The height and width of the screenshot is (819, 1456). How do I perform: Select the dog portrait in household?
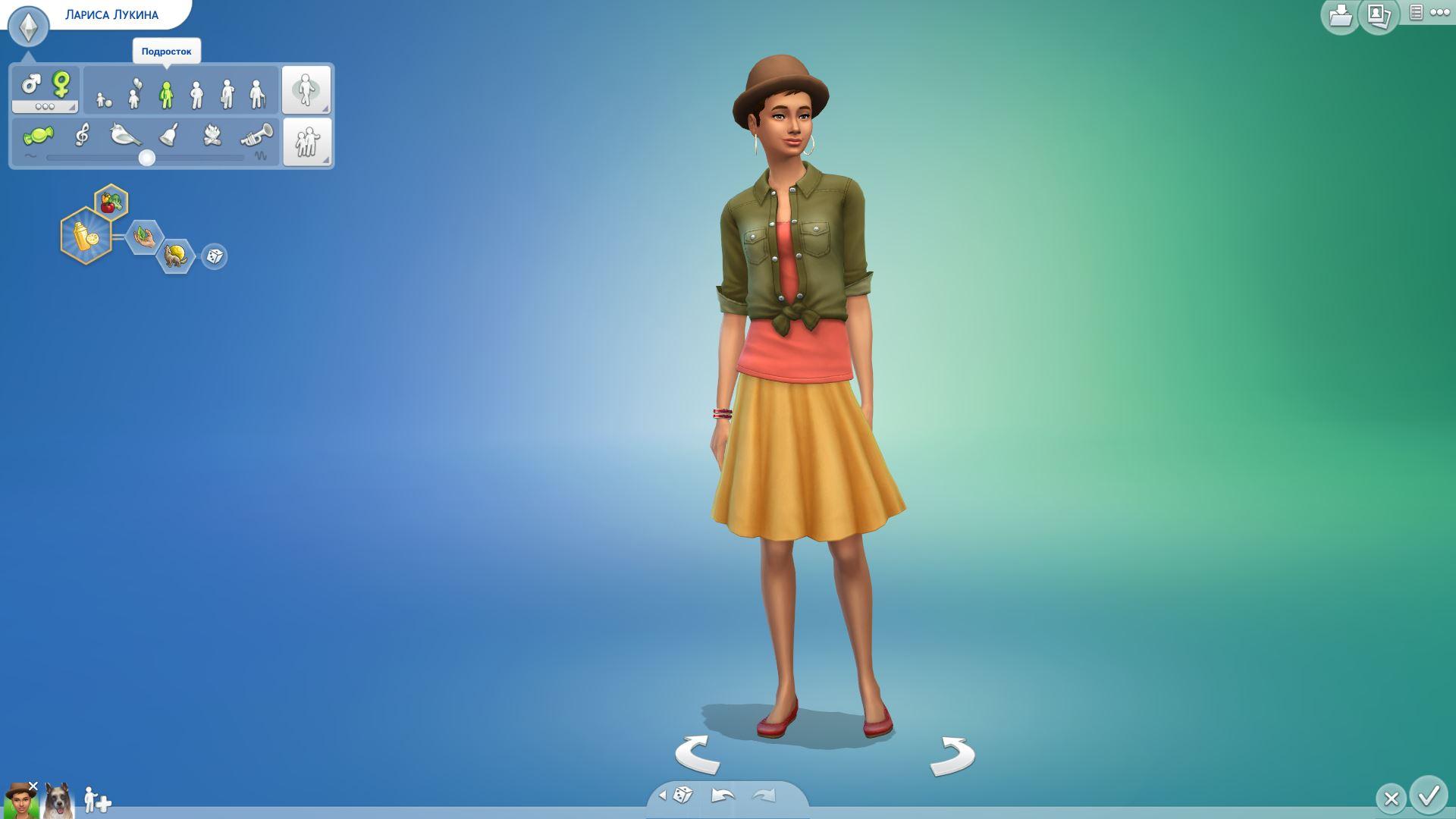(x=58, y=801)
